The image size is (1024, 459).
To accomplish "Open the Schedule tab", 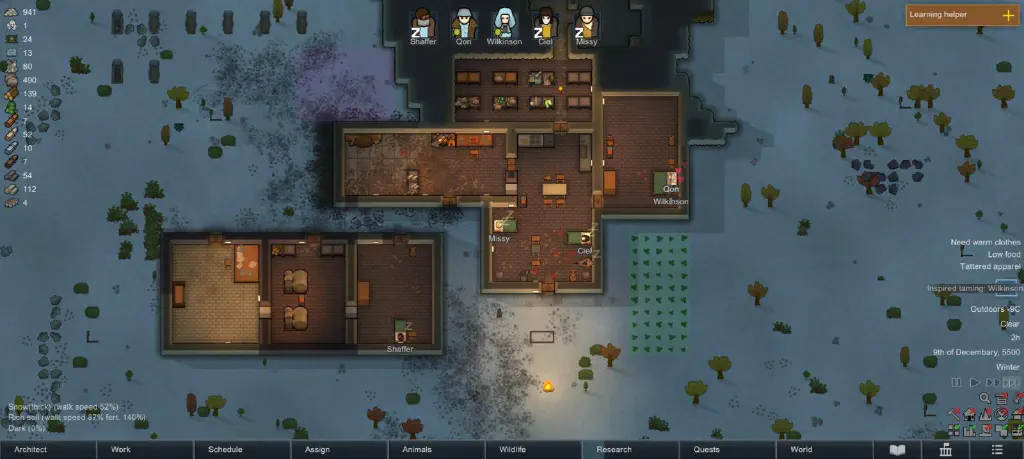I will [x=225, y=450].
